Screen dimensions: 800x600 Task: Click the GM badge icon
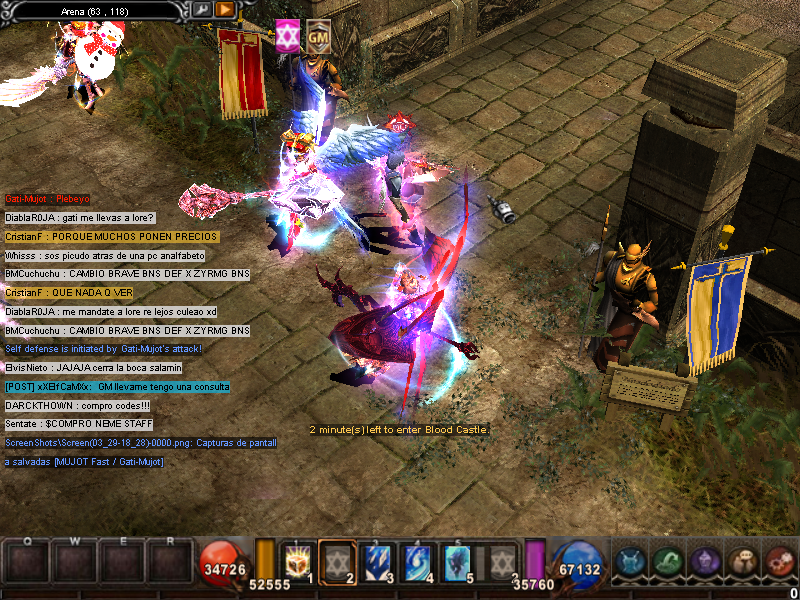tap(319, 35)
